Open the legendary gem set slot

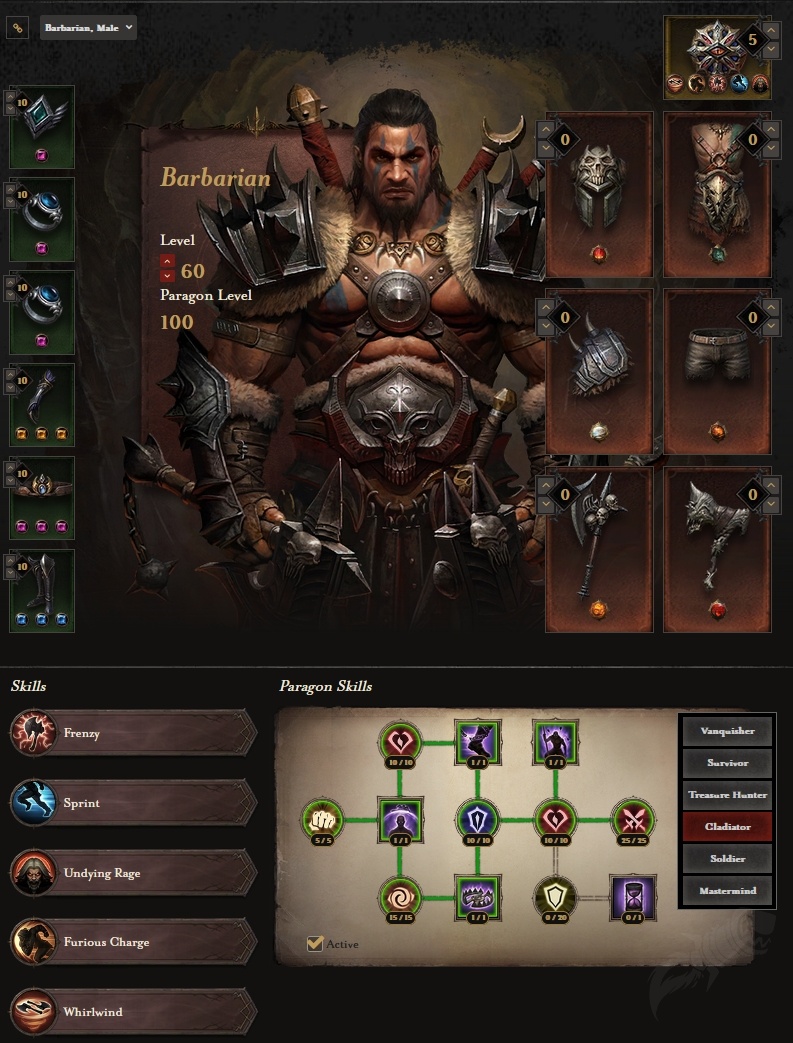pos(718,57)
